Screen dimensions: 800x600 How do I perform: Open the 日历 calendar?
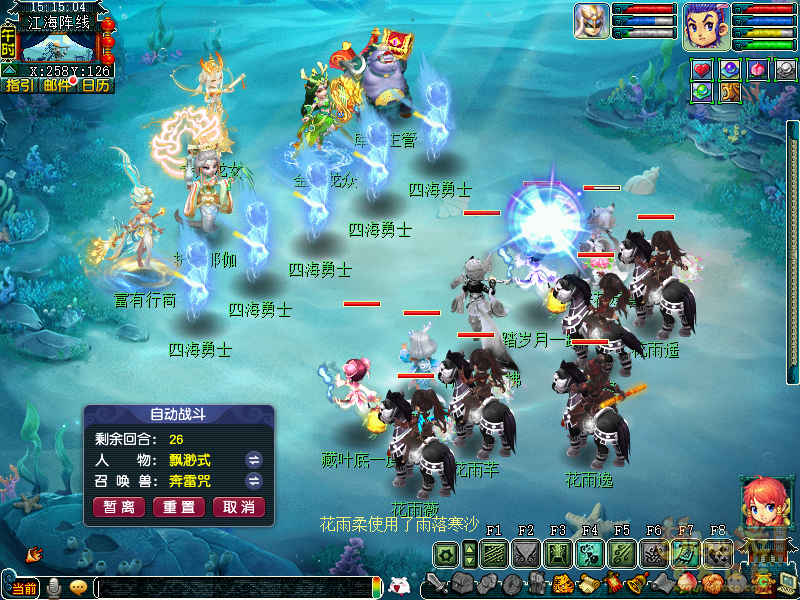click(96, 85)
